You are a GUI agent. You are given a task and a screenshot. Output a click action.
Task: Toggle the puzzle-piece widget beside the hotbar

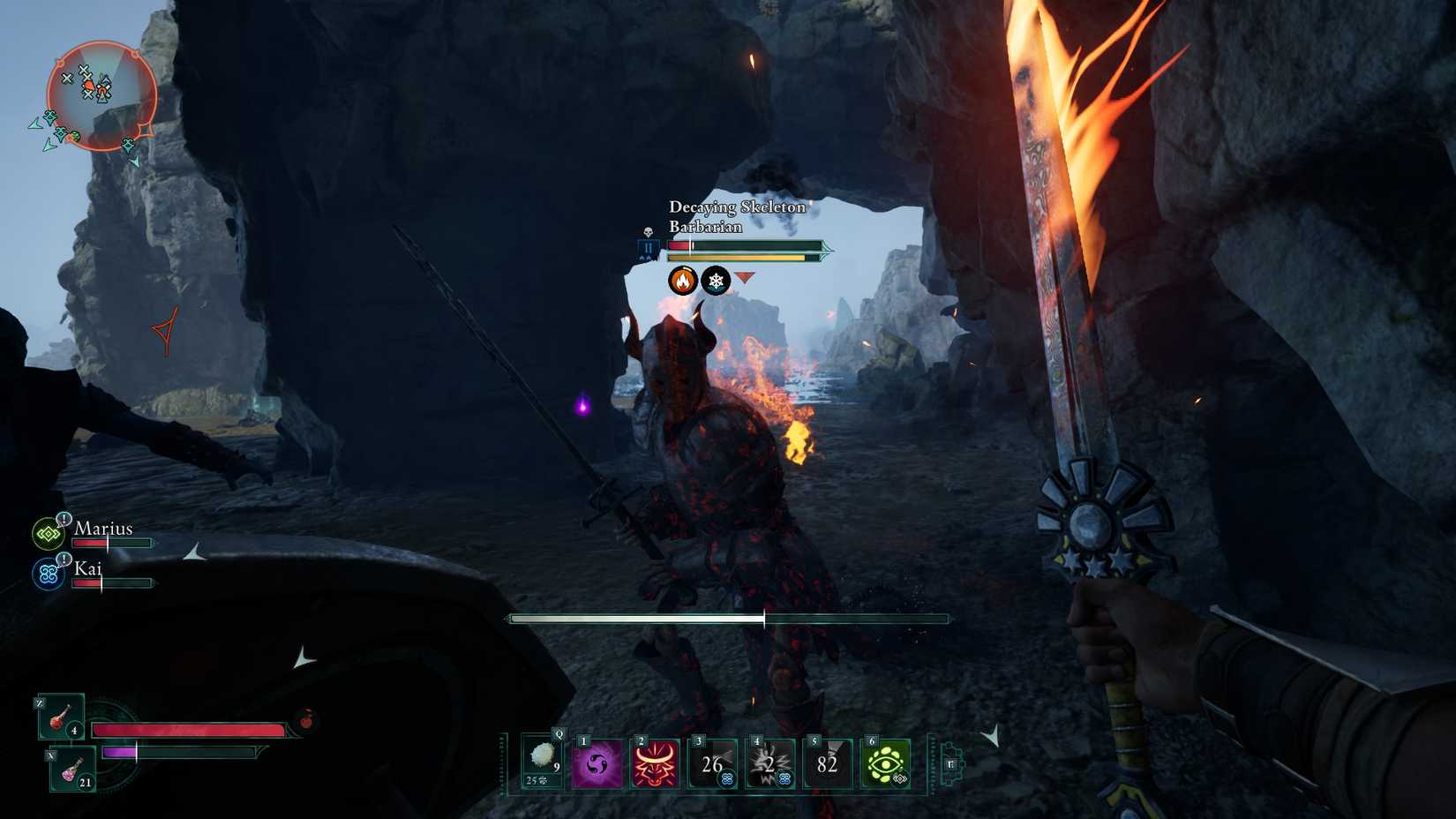click(951, 766)
